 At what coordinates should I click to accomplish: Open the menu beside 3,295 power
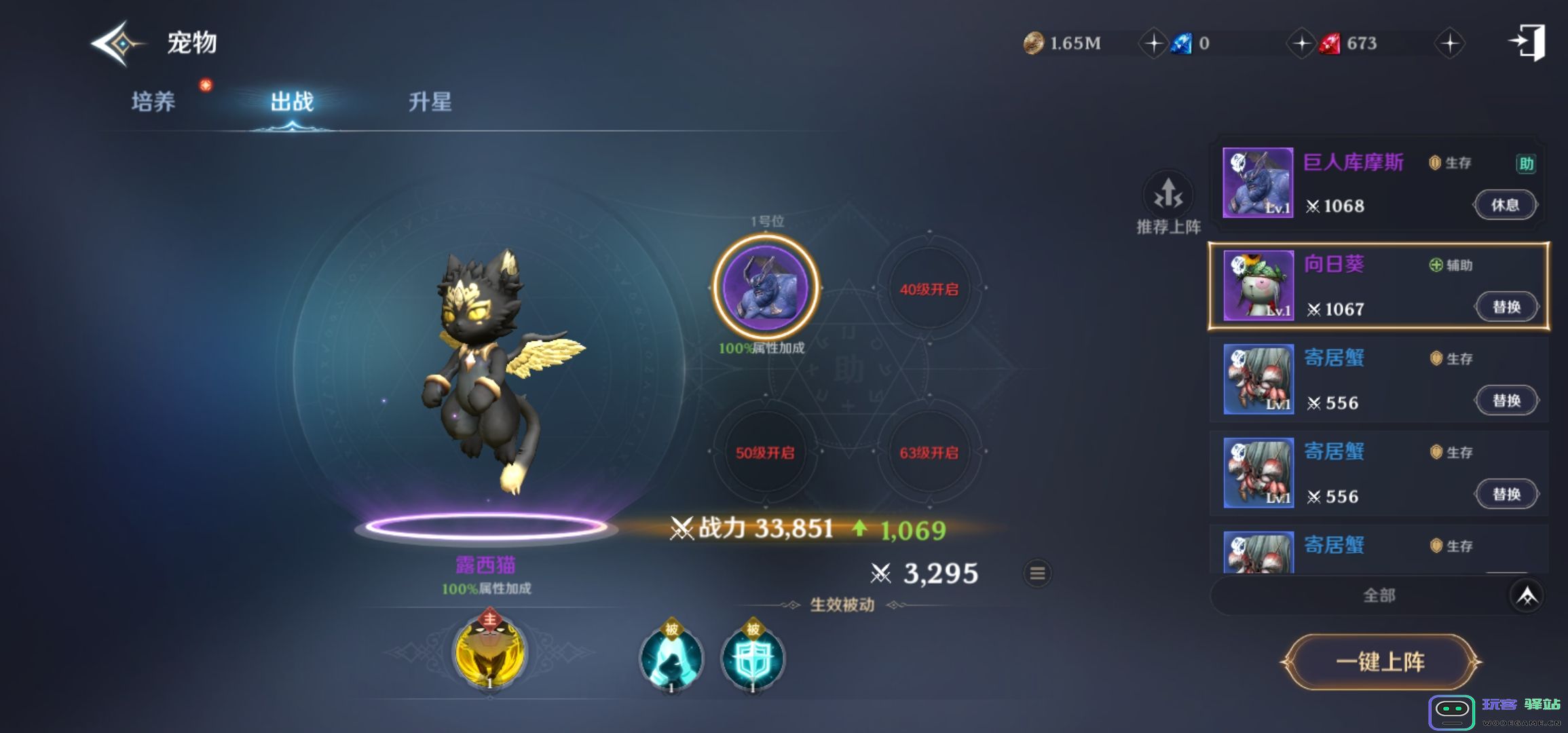pos(1037,573)
